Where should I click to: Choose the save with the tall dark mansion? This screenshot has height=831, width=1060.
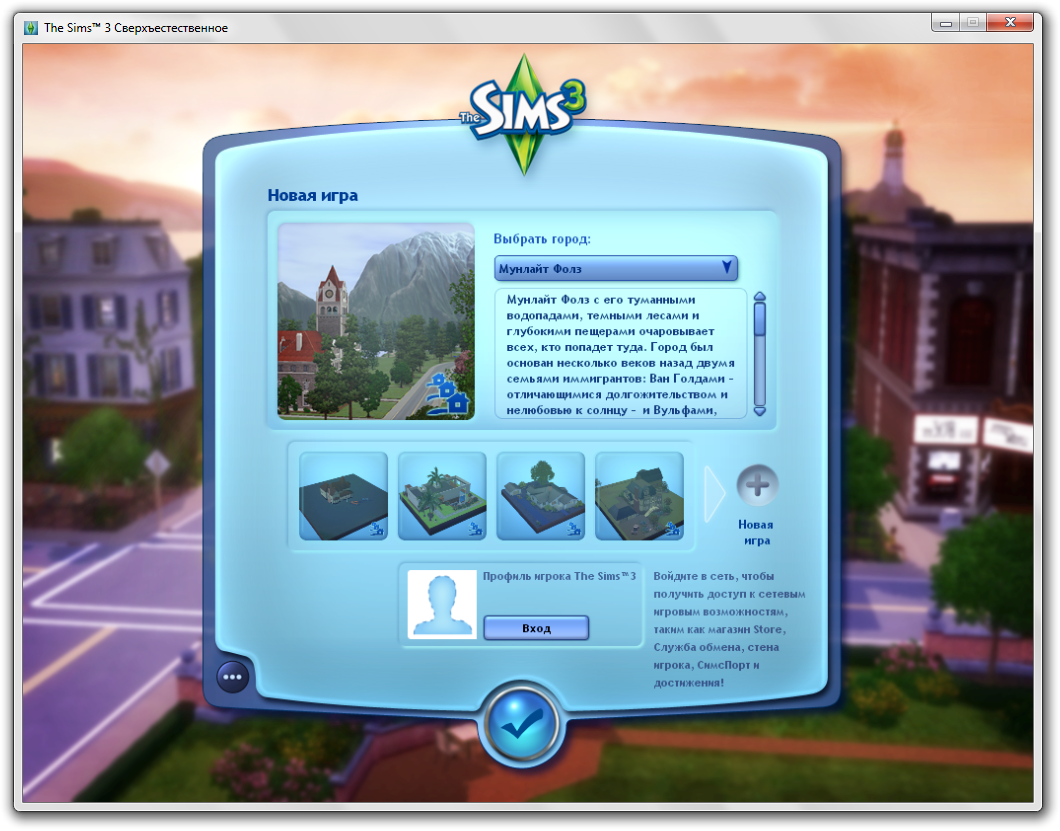[x=640, y=496]
